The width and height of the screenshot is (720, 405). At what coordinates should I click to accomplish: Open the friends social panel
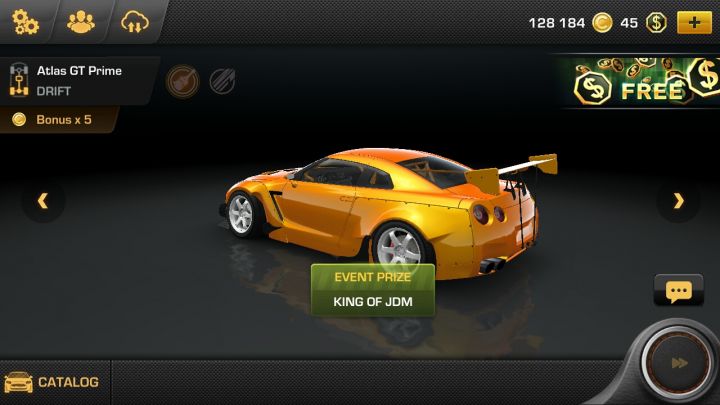pyautogui.click(x=81, y=21)
